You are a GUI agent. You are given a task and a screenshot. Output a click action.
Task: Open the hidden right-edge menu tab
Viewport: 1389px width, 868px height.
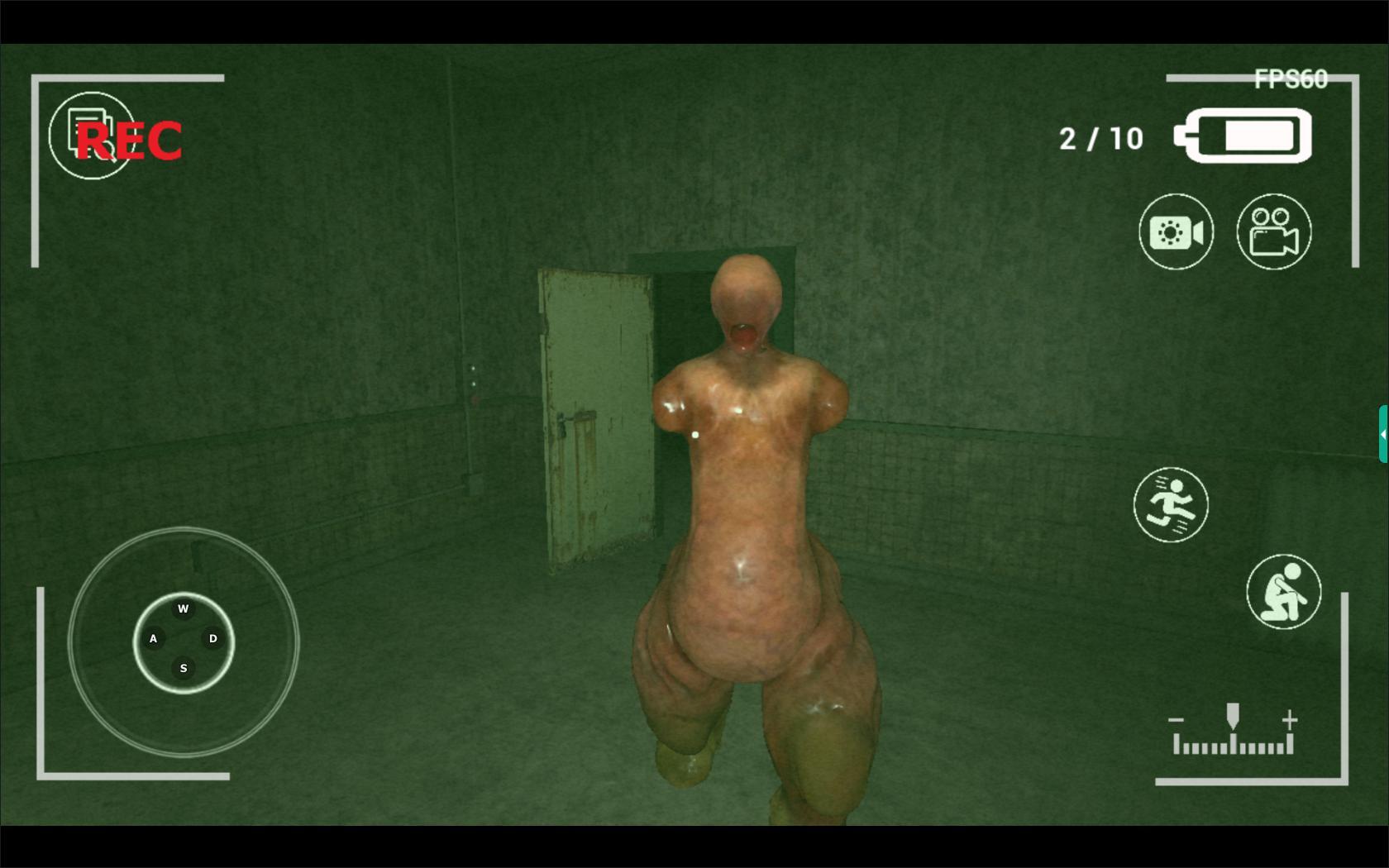coord(1383,432)
